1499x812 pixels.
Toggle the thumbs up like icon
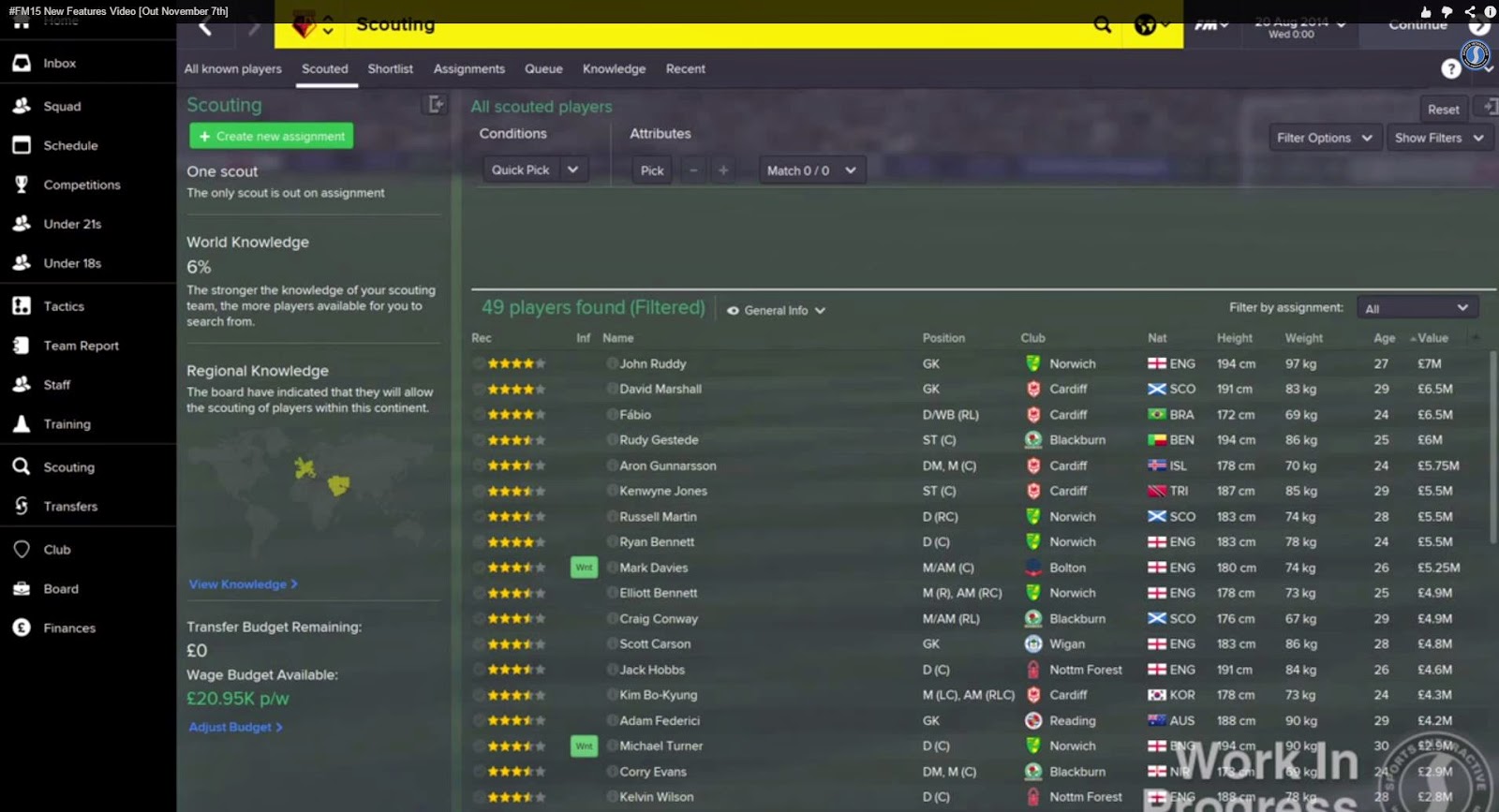pyautogui.click(x=1424, y=11)
